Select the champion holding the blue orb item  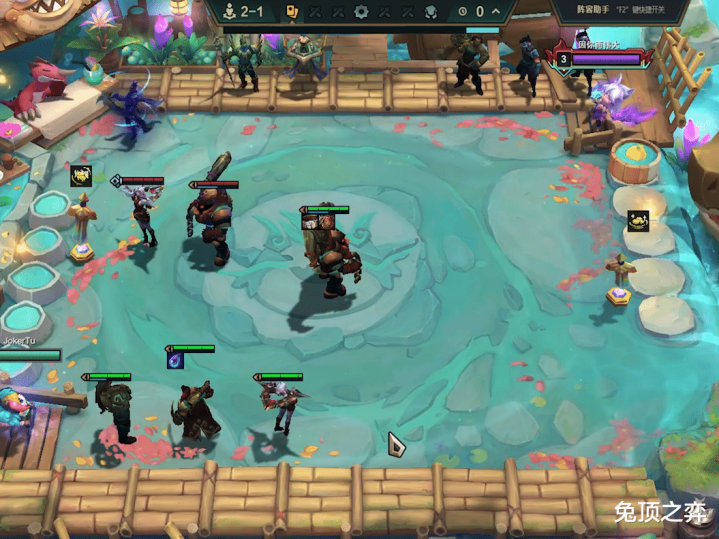coord(195,405)
